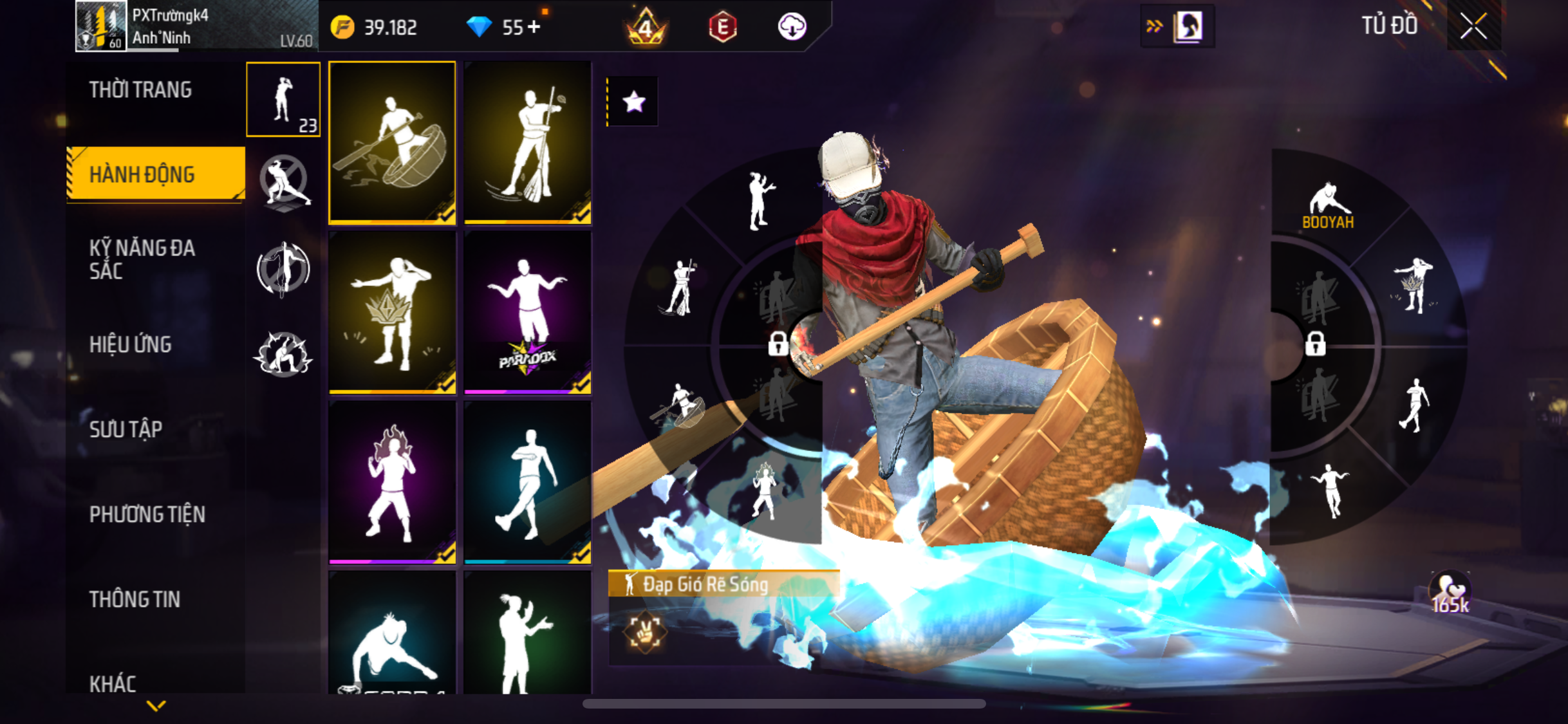Select the basket boat rowing emote
The height and width of the screenshot is (724, 1568).
pyautogui.click(x=392, y=143)
